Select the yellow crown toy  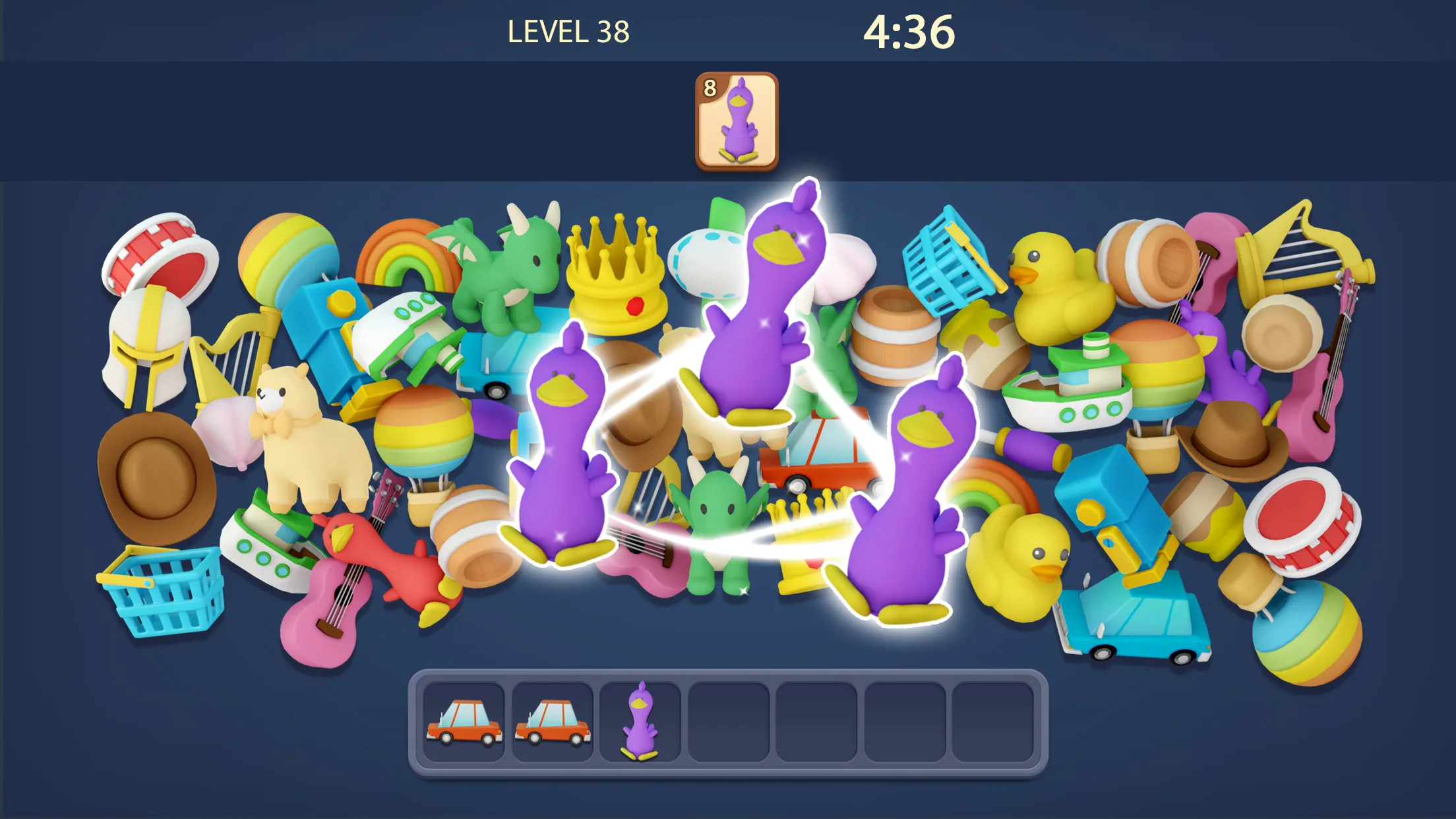pyautogui.click(x=617, y=277)
